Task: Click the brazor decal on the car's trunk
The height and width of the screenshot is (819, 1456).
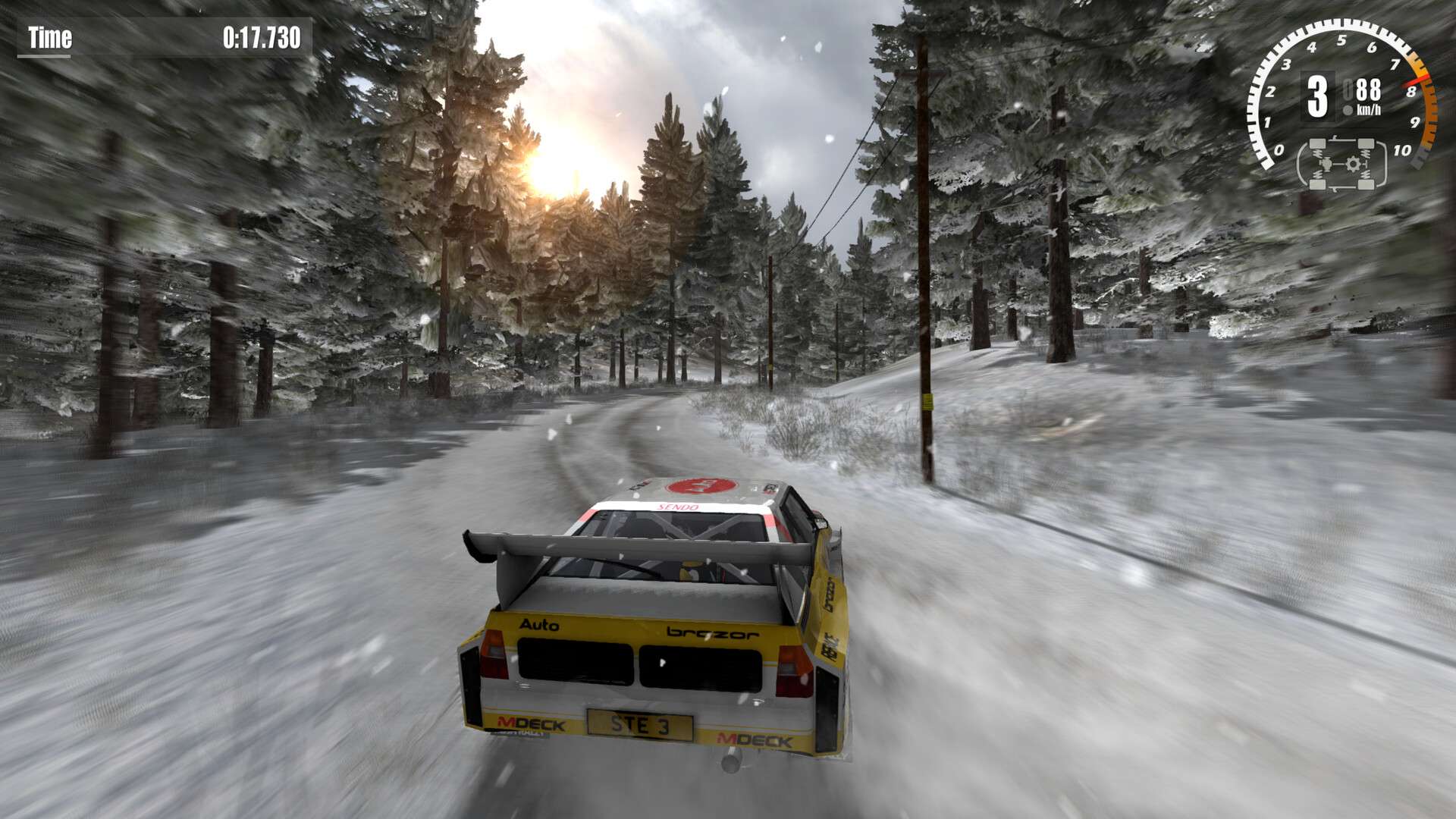Action: tap(711, 634)
